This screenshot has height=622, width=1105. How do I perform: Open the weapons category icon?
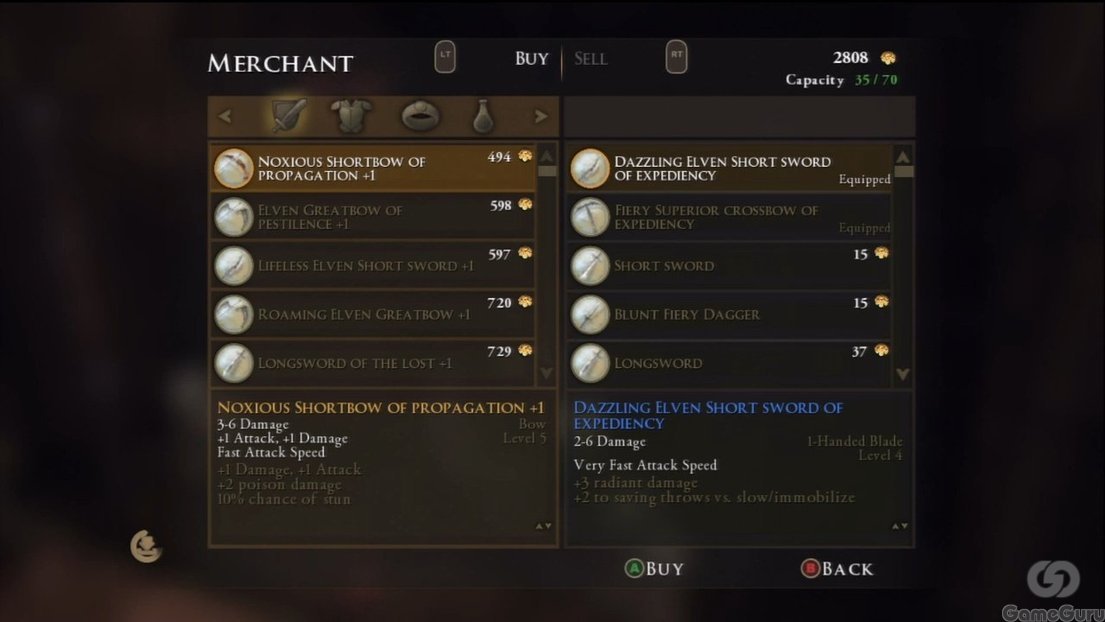pos(289,116)
